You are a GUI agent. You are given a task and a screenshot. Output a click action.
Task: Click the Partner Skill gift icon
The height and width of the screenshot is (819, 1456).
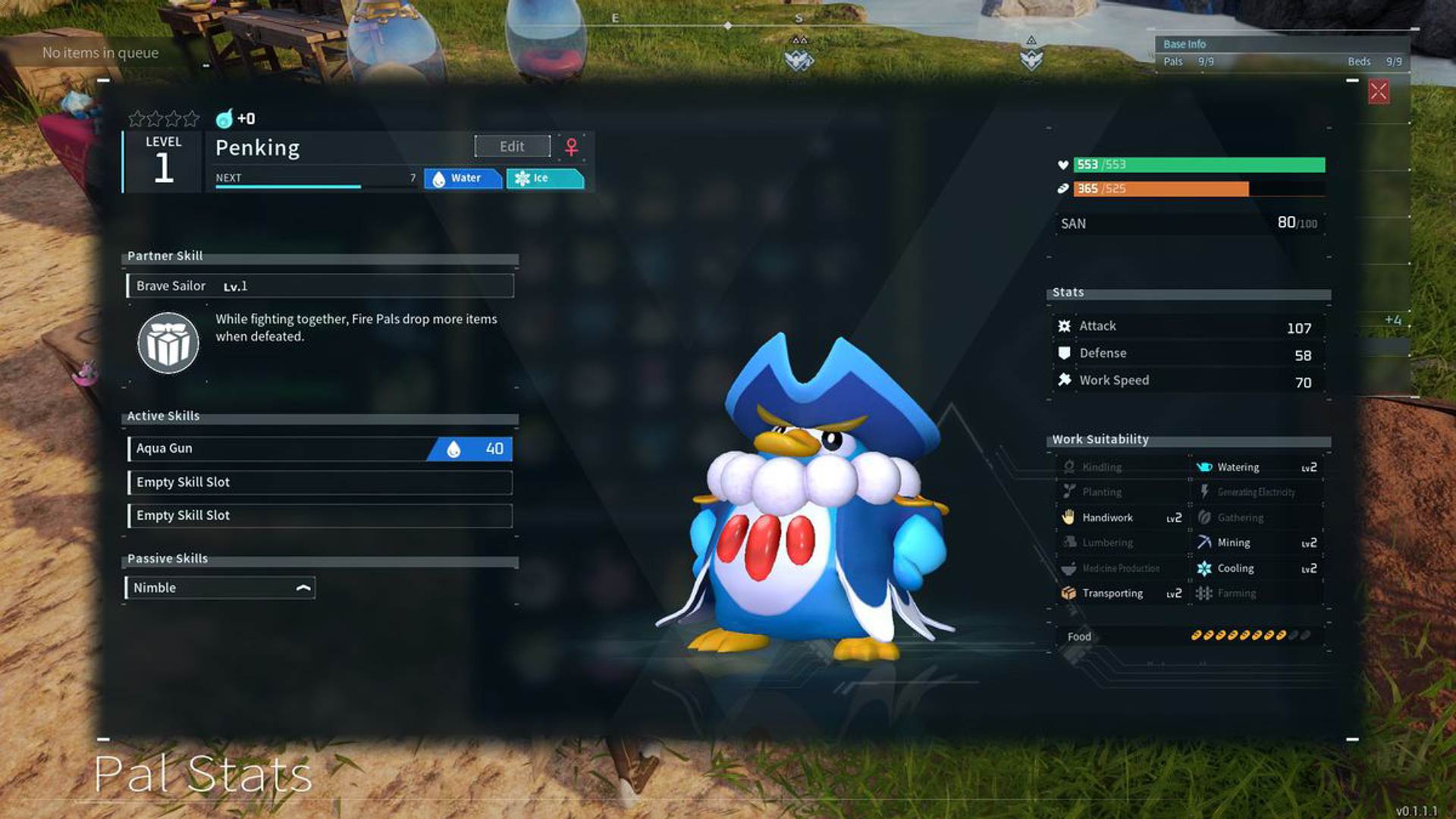(168, 343)
